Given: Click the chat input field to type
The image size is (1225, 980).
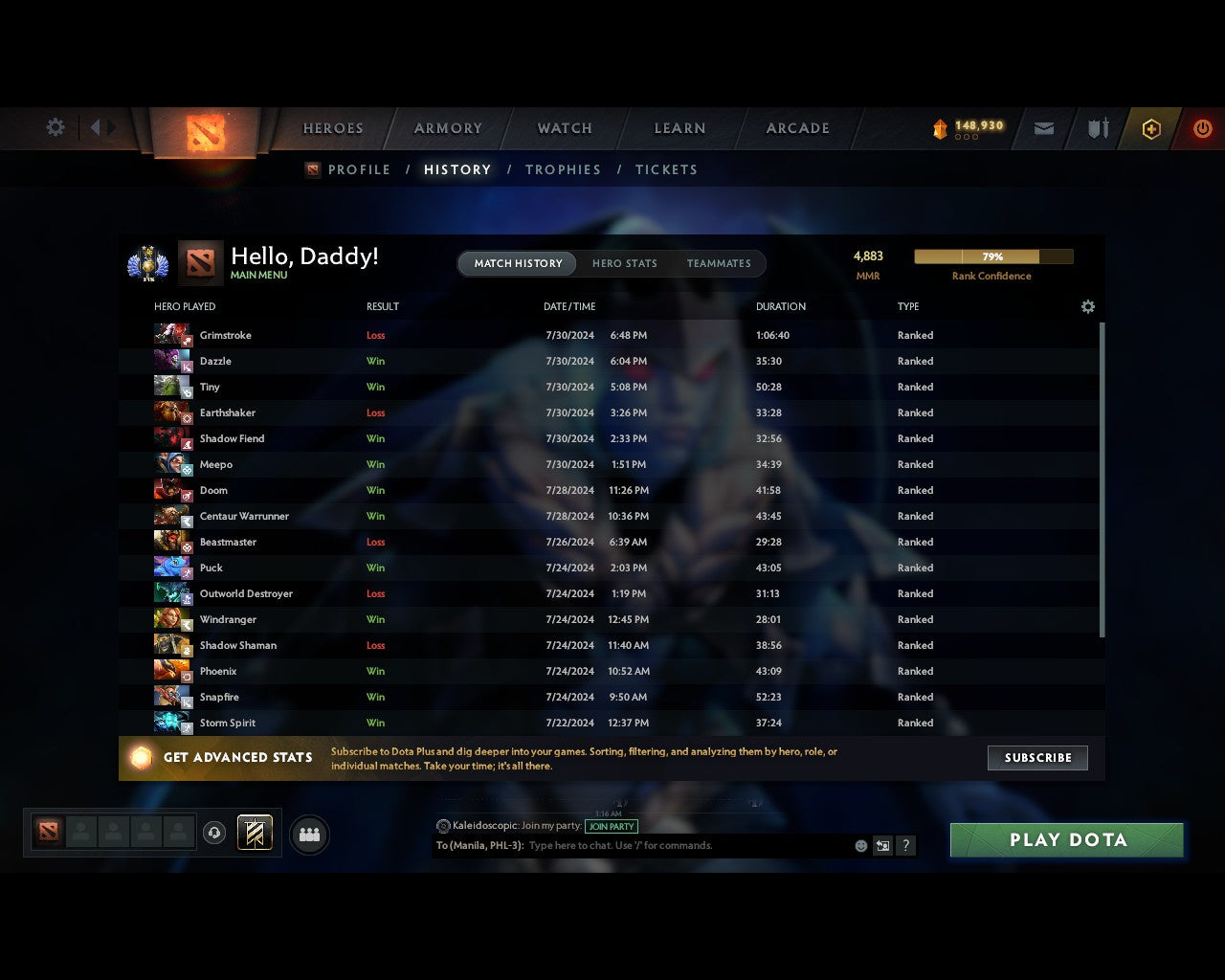Looking at the screenshot, I should (670, 846).
